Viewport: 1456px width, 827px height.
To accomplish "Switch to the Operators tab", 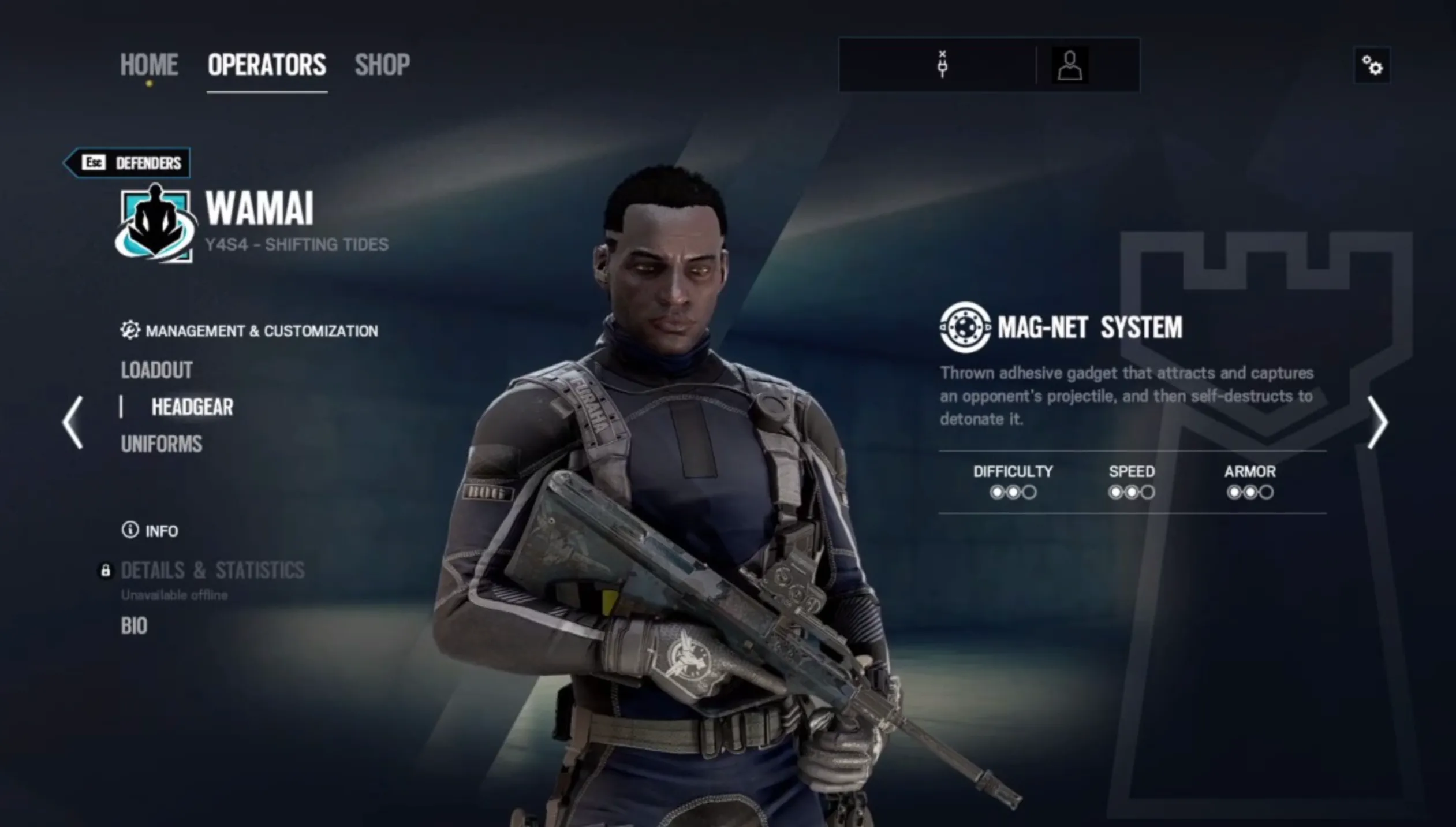I will click(266, 65).
